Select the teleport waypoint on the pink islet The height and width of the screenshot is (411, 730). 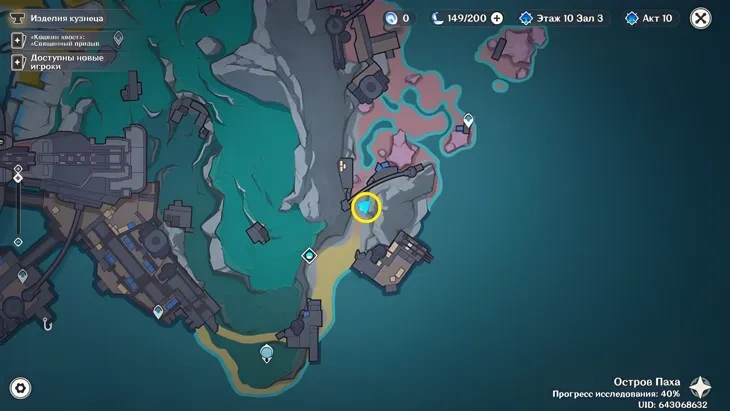[x=468, y=121]
